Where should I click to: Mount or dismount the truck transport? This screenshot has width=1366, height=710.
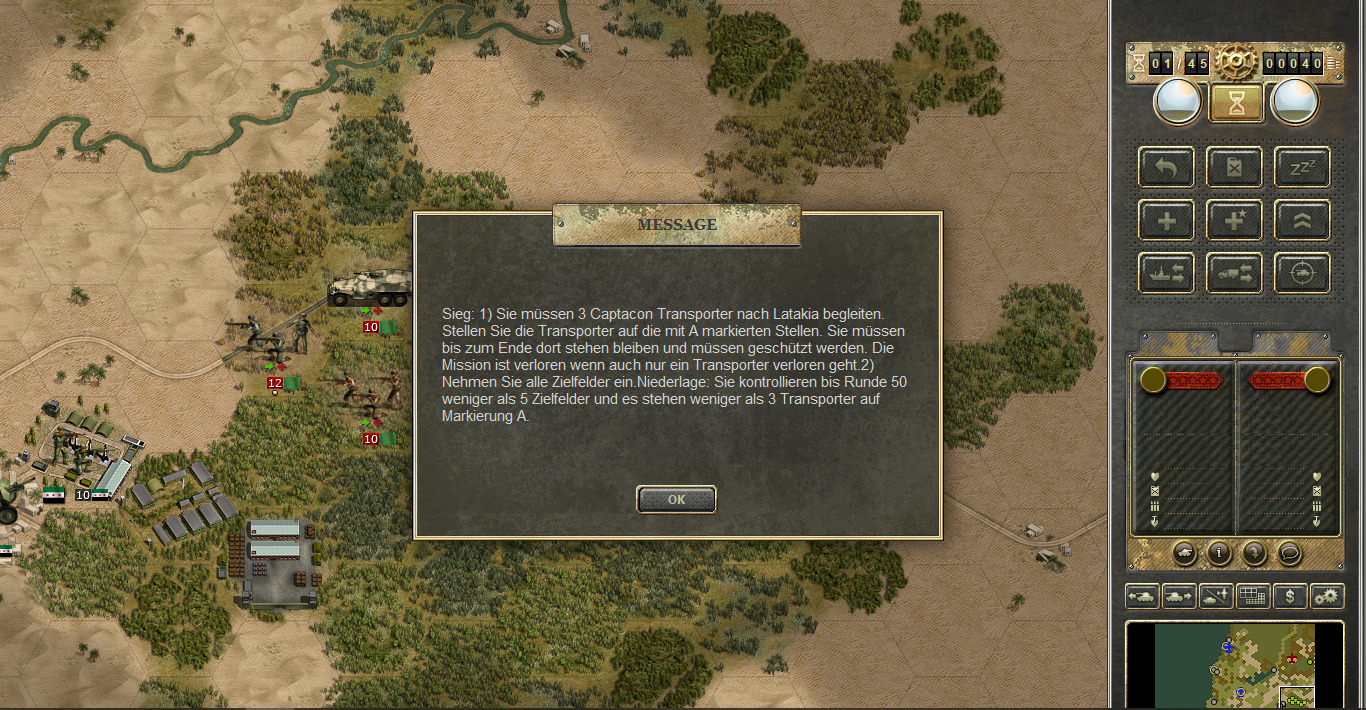click(1234, 273)
